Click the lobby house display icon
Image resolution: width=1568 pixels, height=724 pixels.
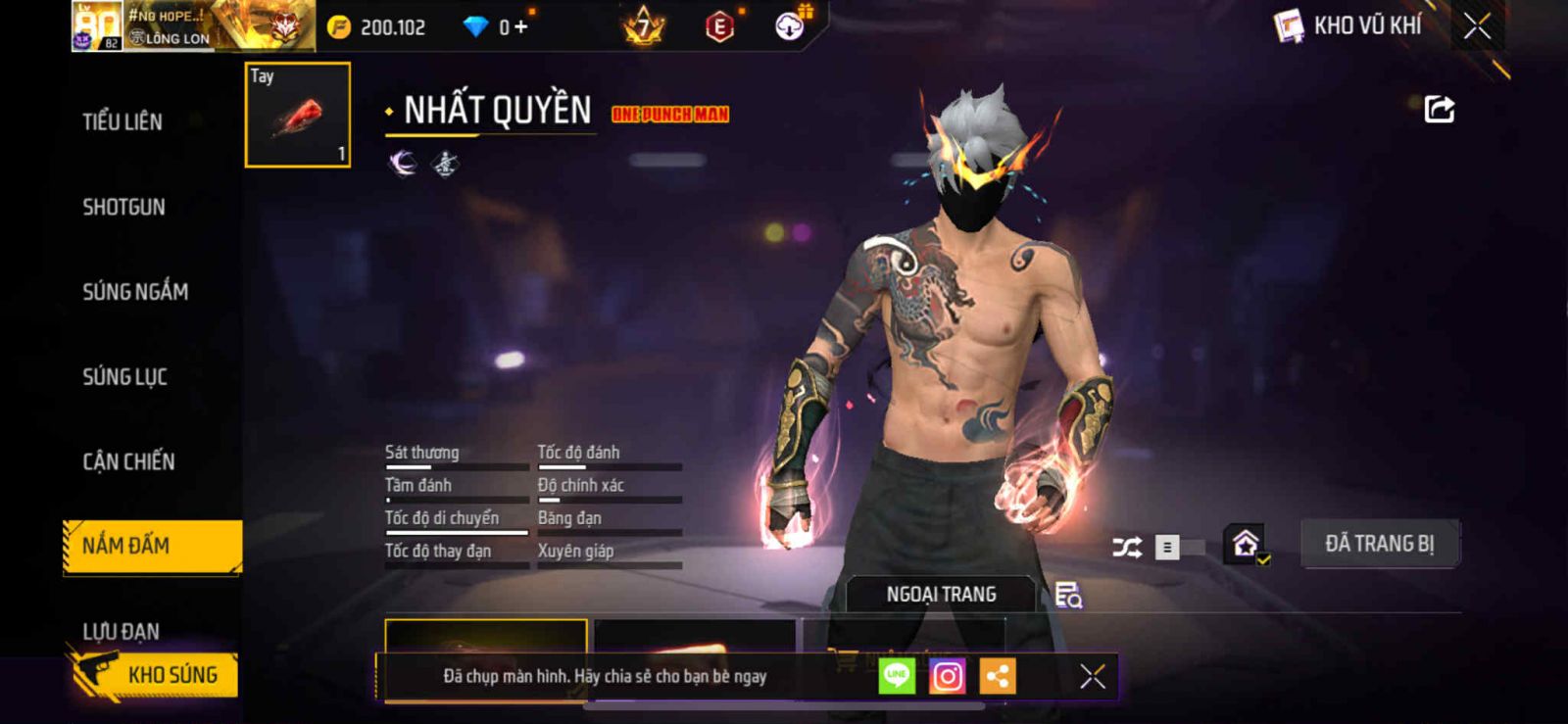[1246, 544]
